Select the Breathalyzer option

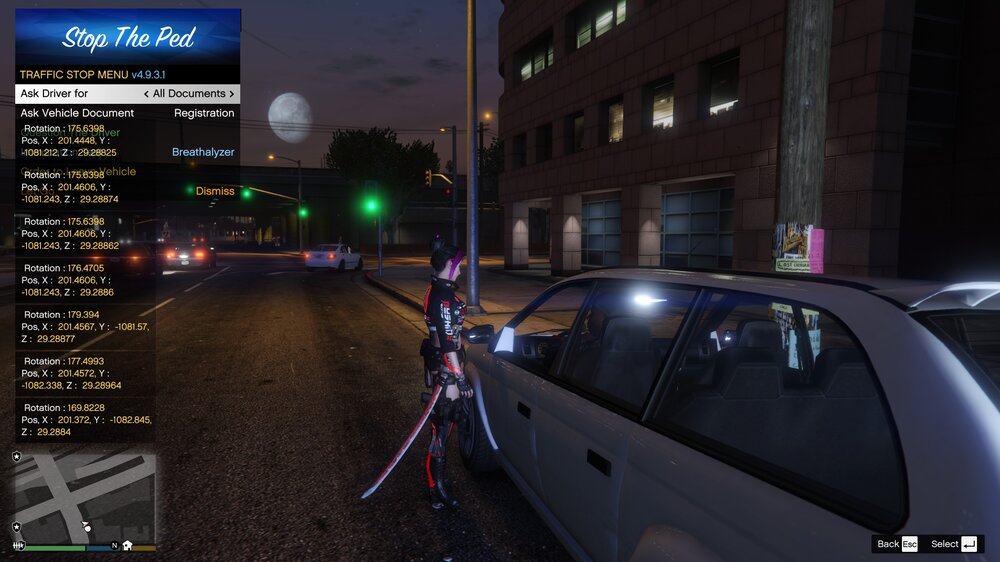coord(203,152)
